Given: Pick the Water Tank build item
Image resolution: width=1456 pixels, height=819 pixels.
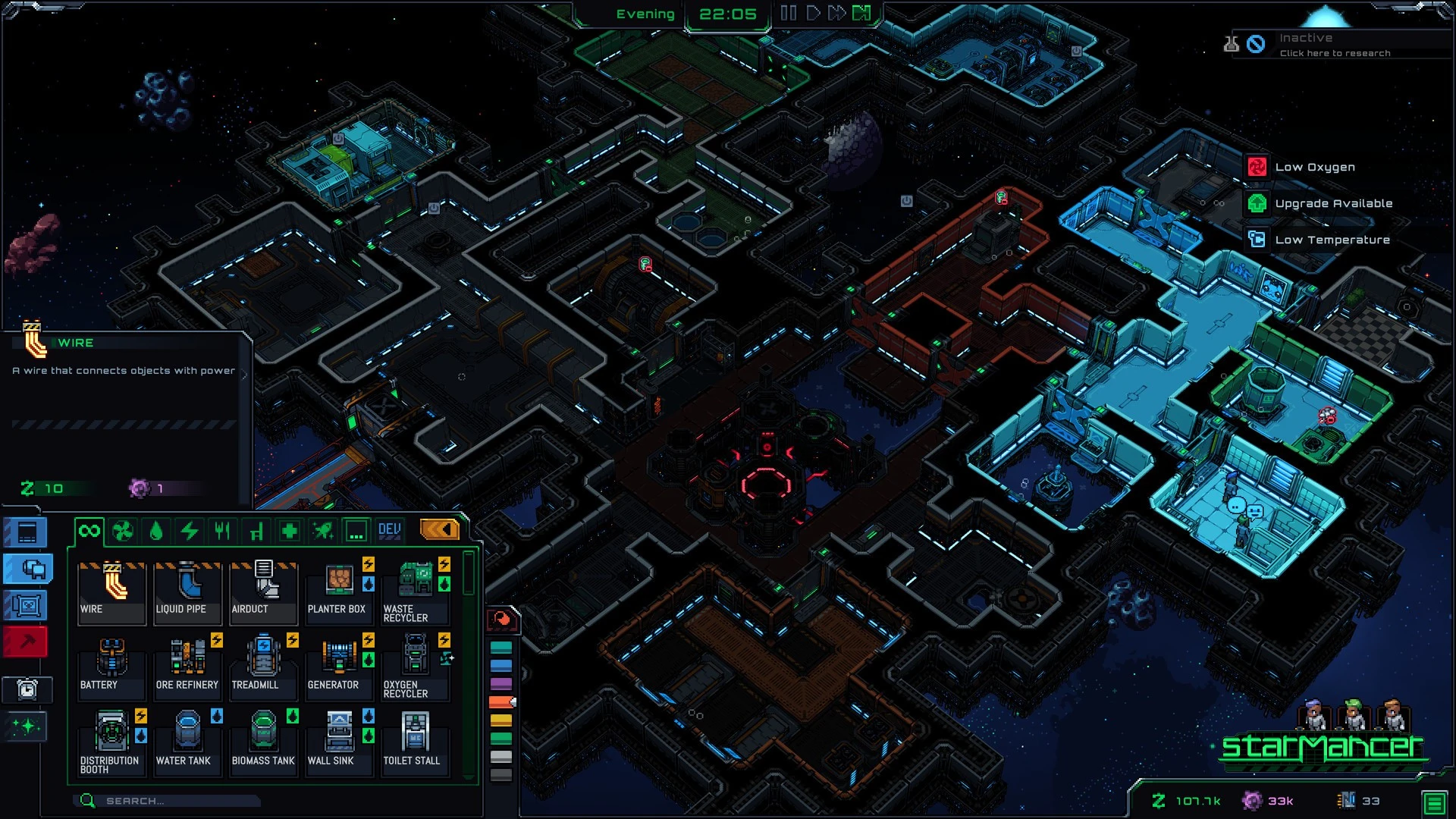Looking at the screenshot, I should point(187,743).
